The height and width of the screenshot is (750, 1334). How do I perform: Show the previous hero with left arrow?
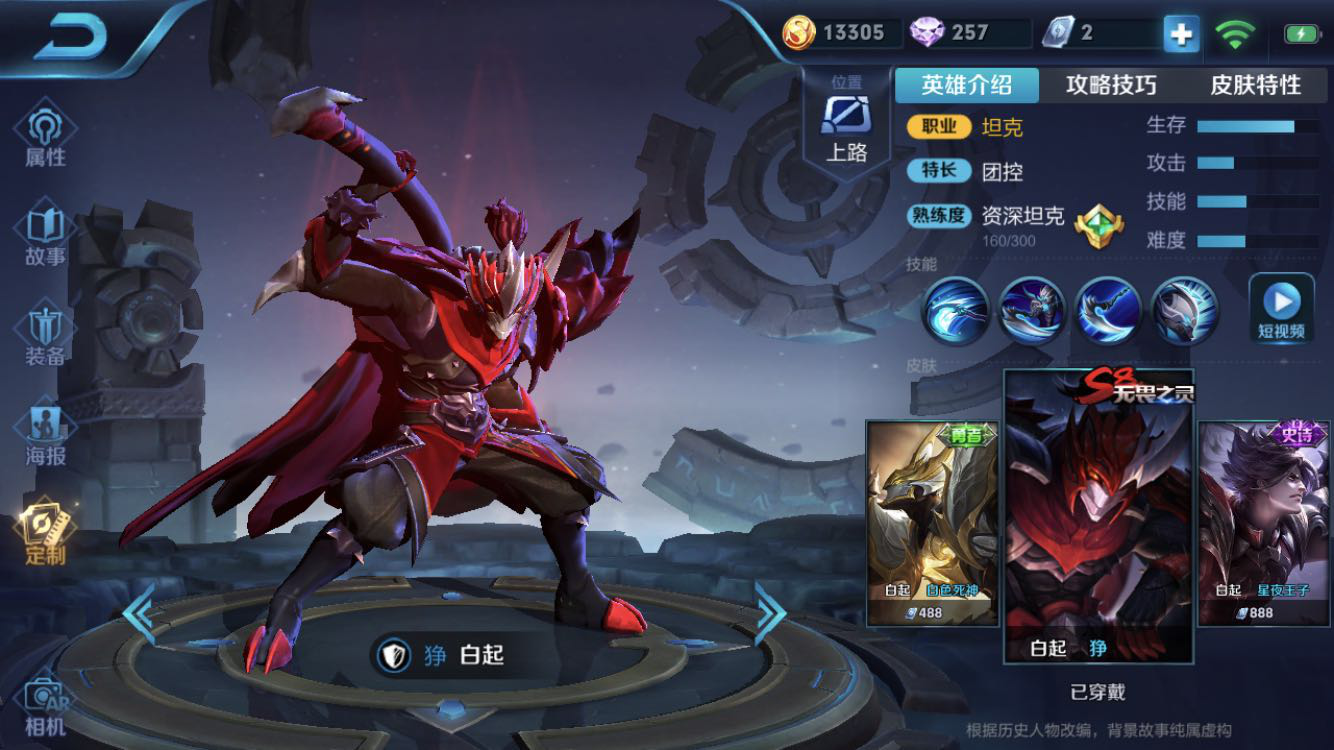[139, 612]
